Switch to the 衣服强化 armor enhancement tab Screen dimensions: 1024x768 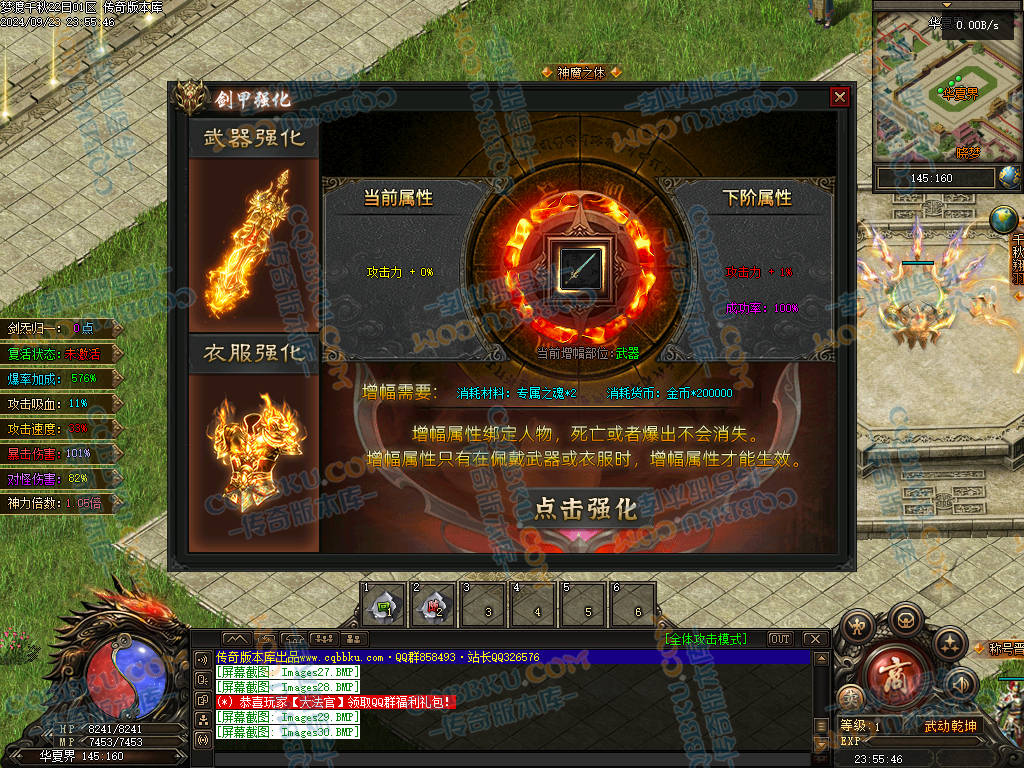click(x=254, y=353)
